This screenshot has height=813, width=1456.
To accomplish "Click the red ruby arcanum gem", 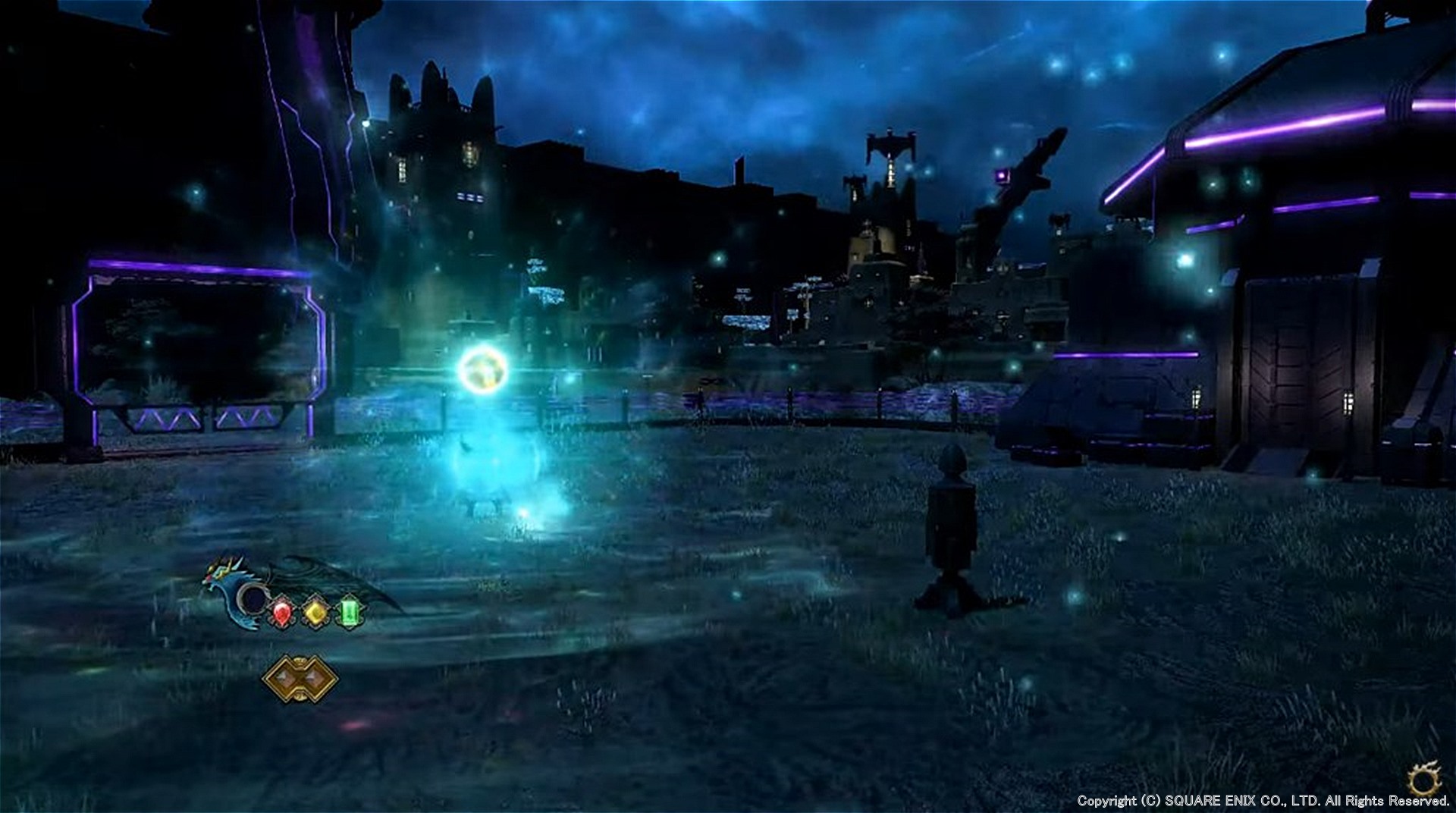I will 282,612.
